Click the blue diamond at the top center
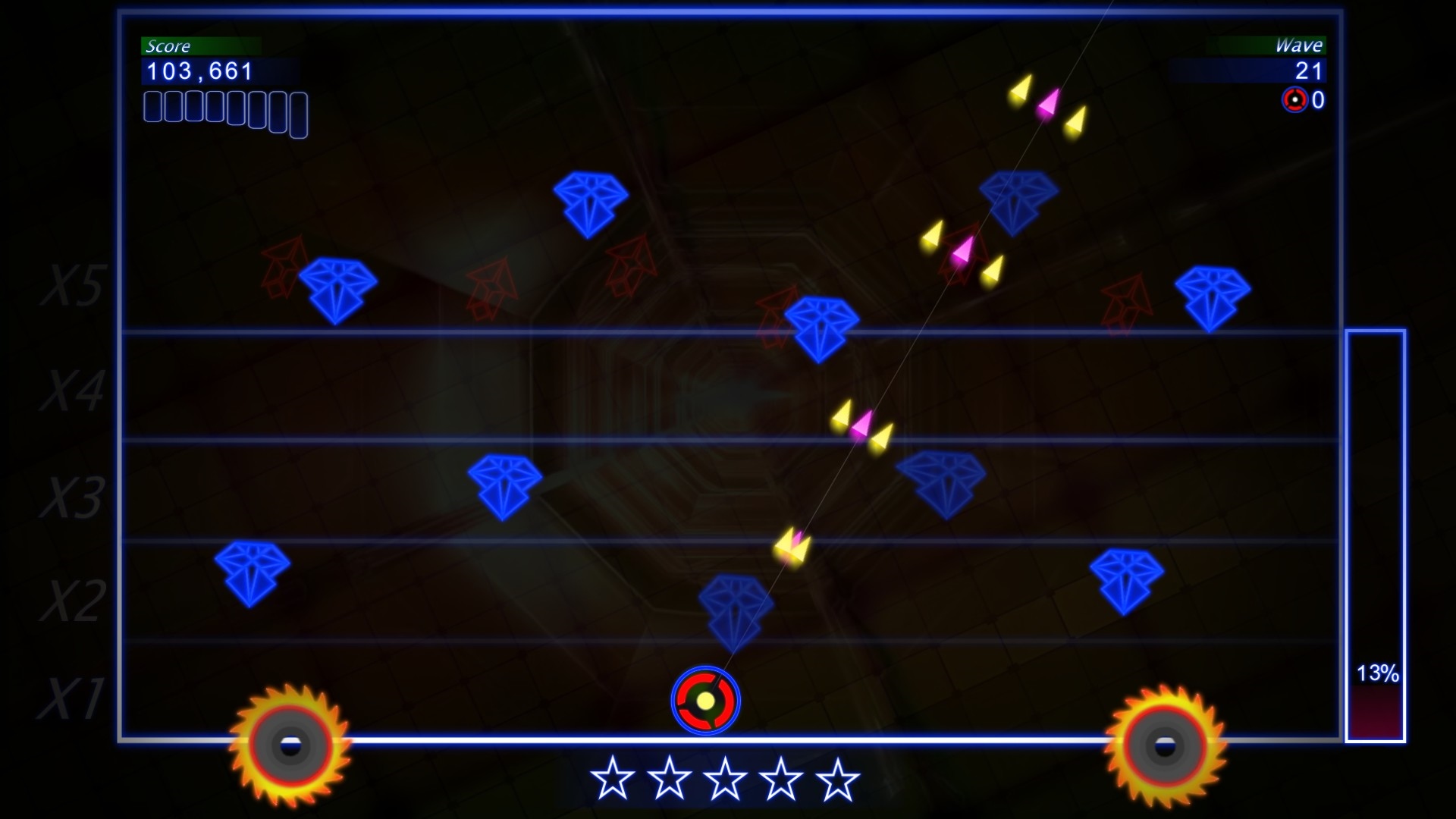This screenshot has height=819, width=1456. [590, 199]
